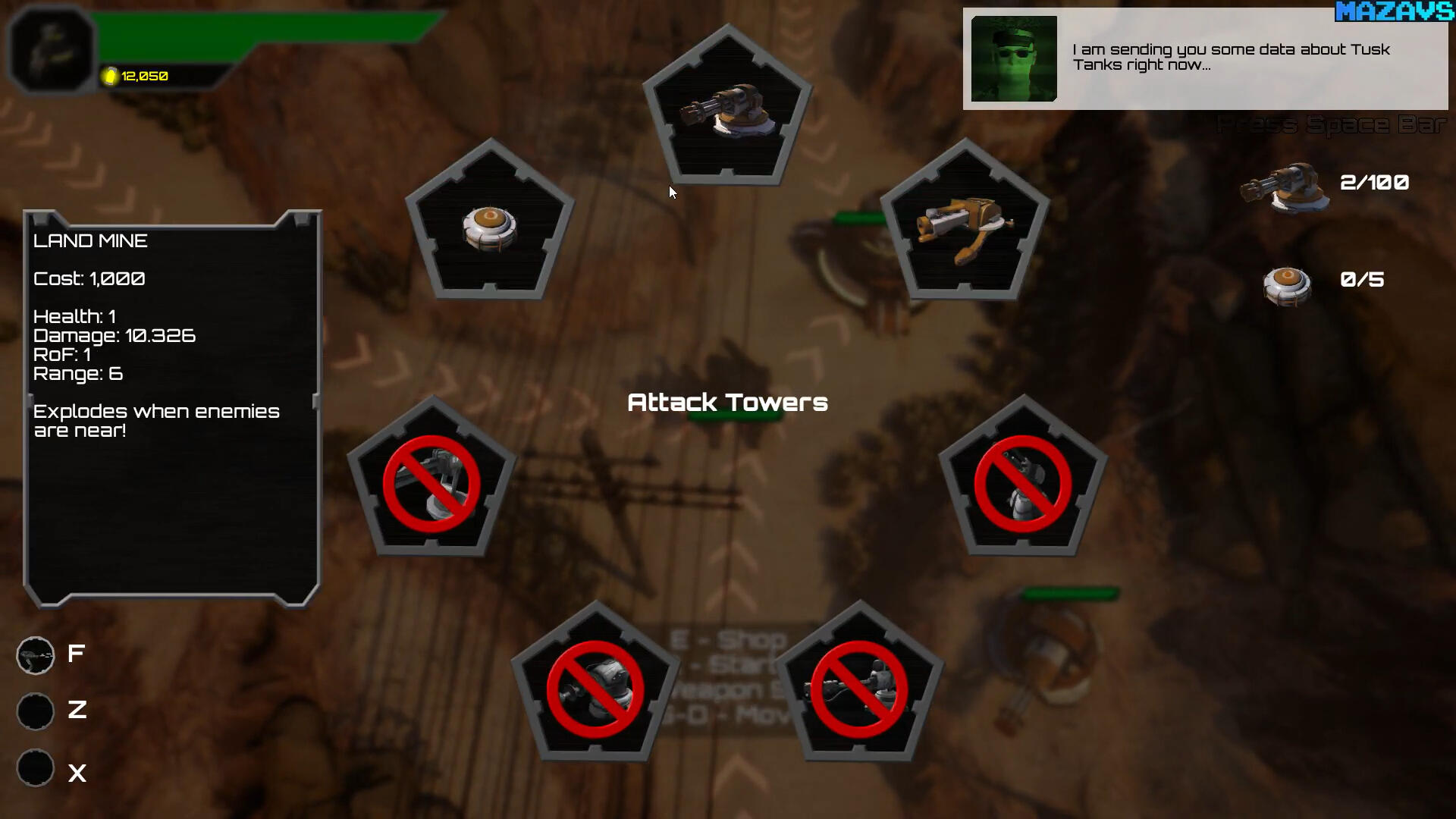
Task: Select the gatling turret tower tile
Action: [x=727, y=110]
